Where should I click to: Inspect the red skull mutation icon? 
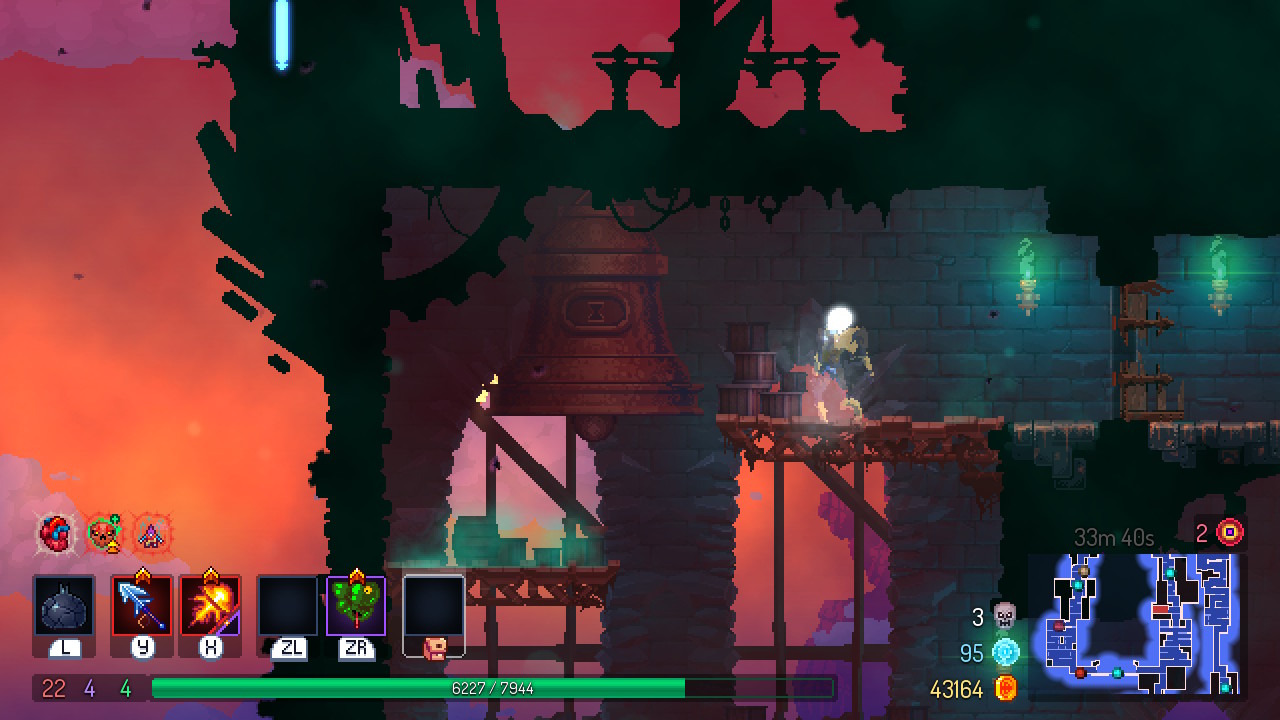[x=103, y=533]
